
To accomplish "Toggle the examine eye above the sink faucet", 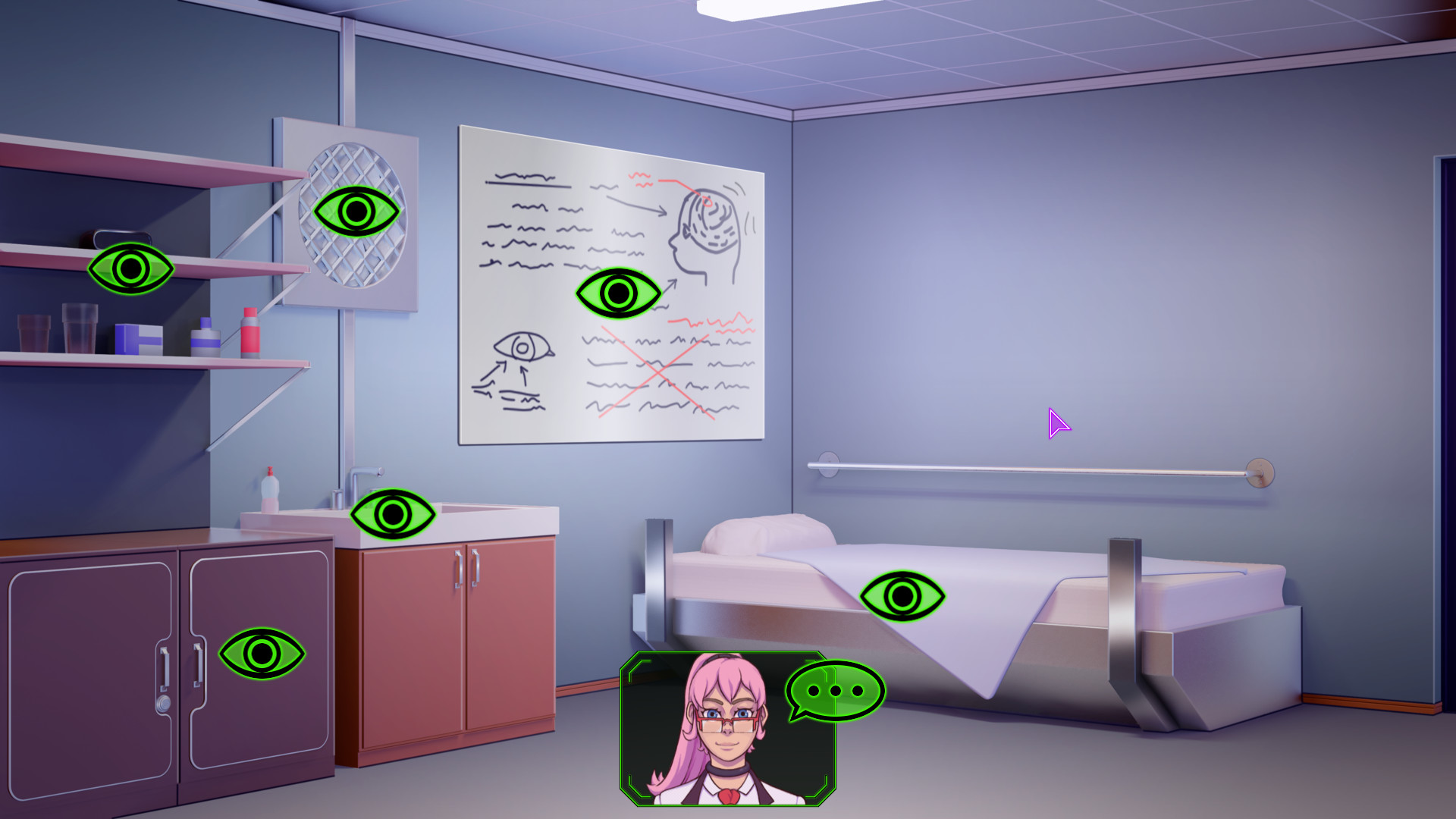I will [x=391, y=513].
